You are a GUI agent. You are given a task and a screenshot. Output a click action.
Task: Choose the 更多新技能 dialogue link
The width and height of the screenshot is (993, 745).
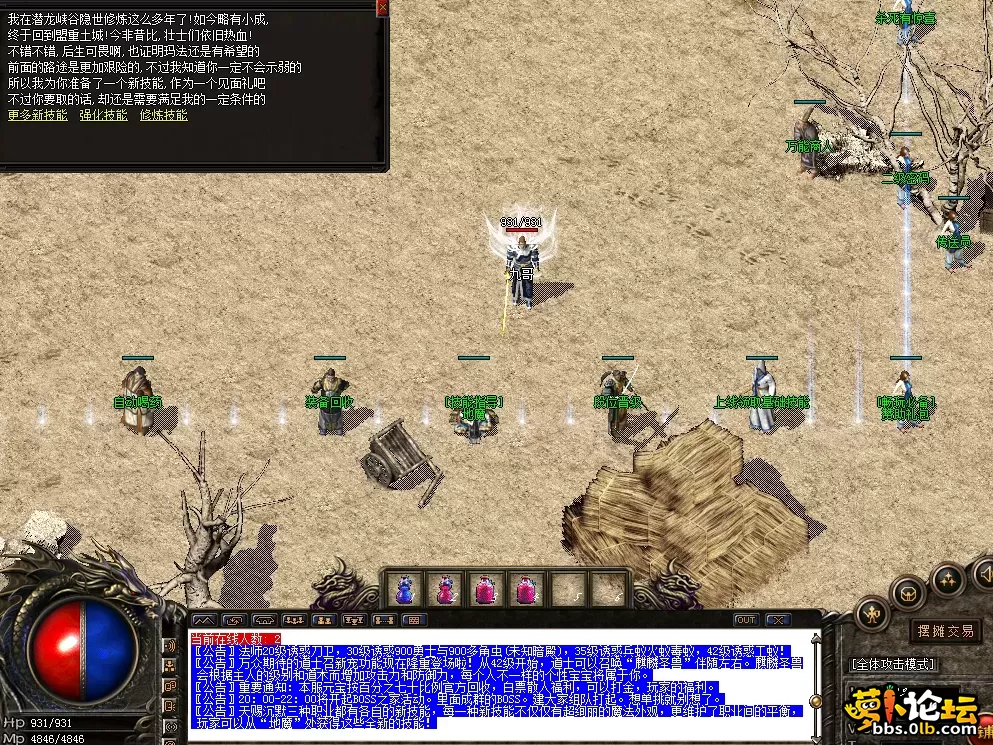(38, 115)
